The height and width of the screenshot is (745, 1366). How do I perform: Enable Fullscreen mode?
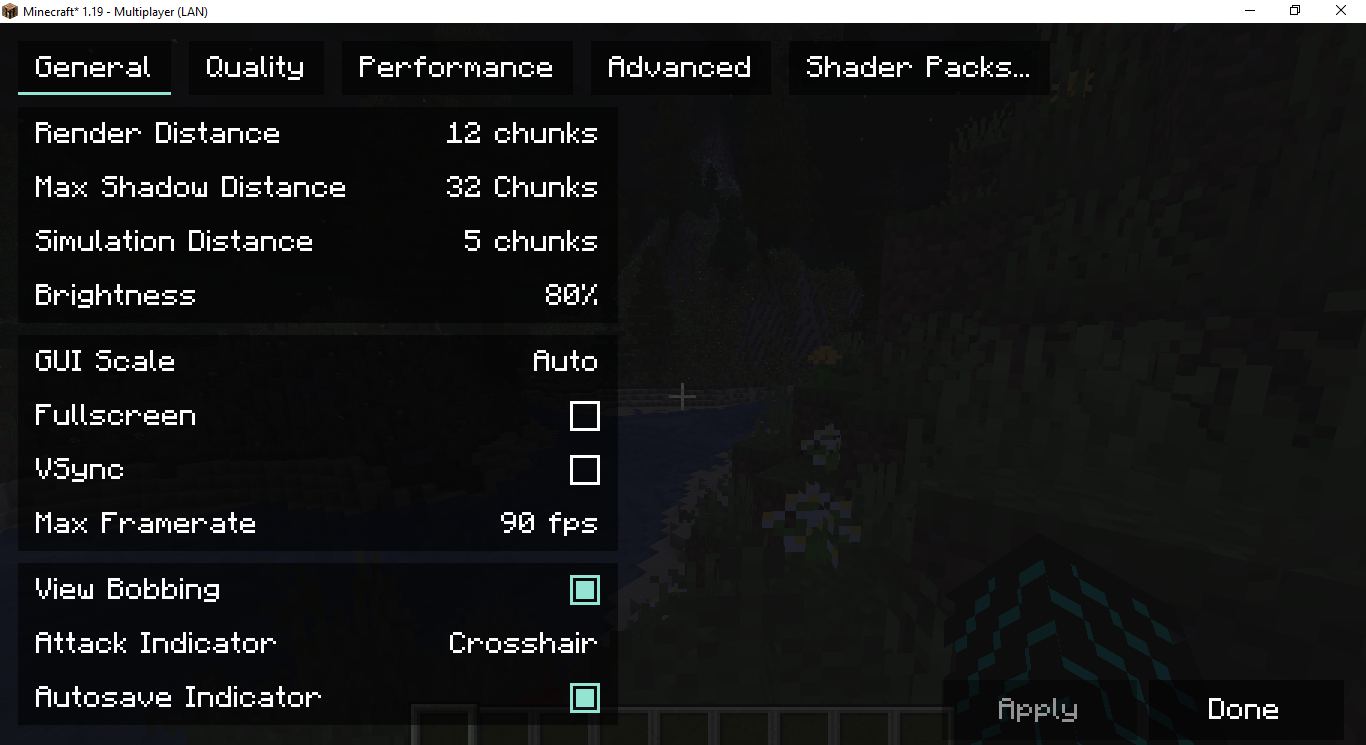click(585, 416)
